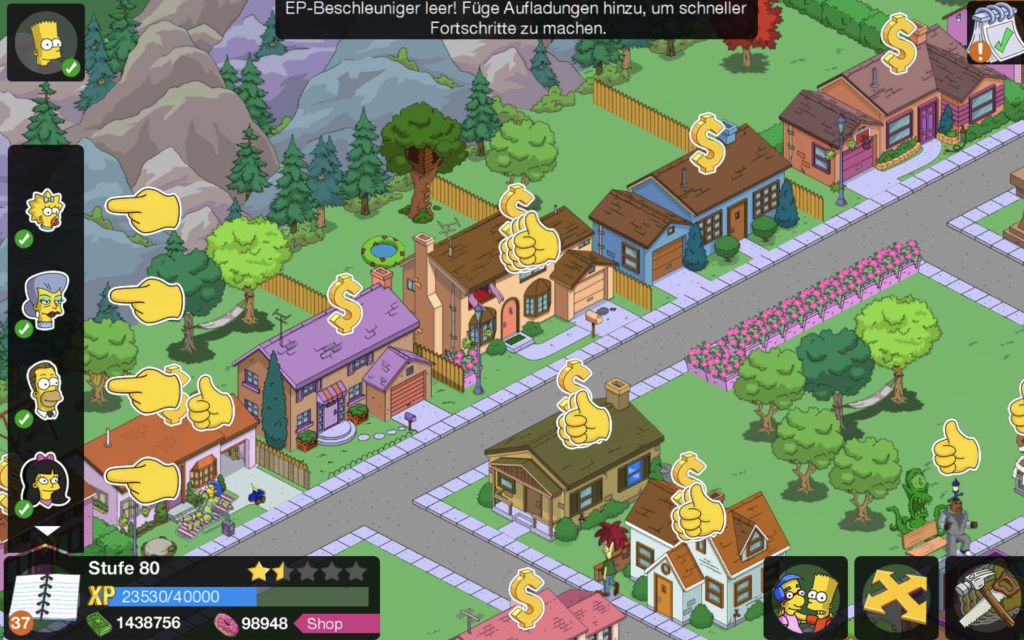Expand character list with the down arrow
The image size is (1024, 640).
coord(47,530)
